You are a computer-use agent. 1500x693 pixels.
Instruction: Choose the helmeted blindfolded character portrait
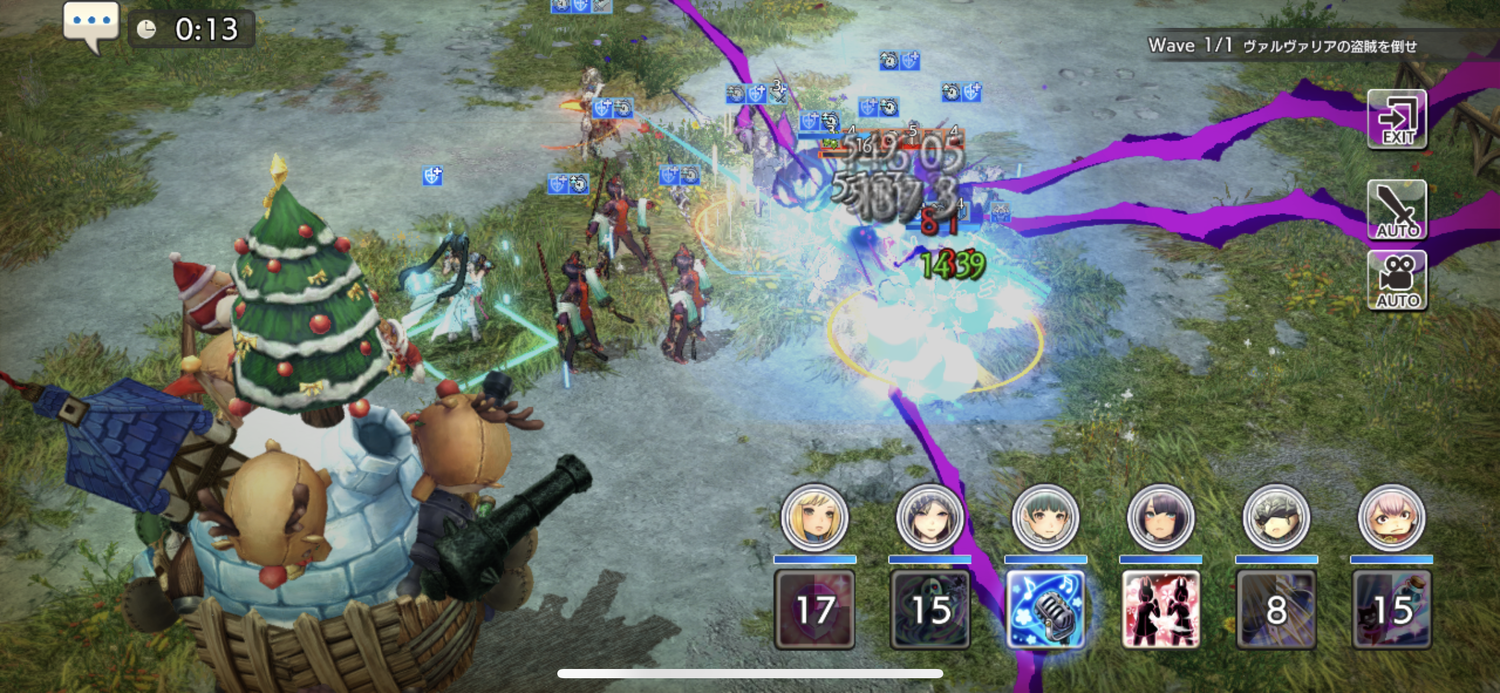click(x=1276, y=518)
